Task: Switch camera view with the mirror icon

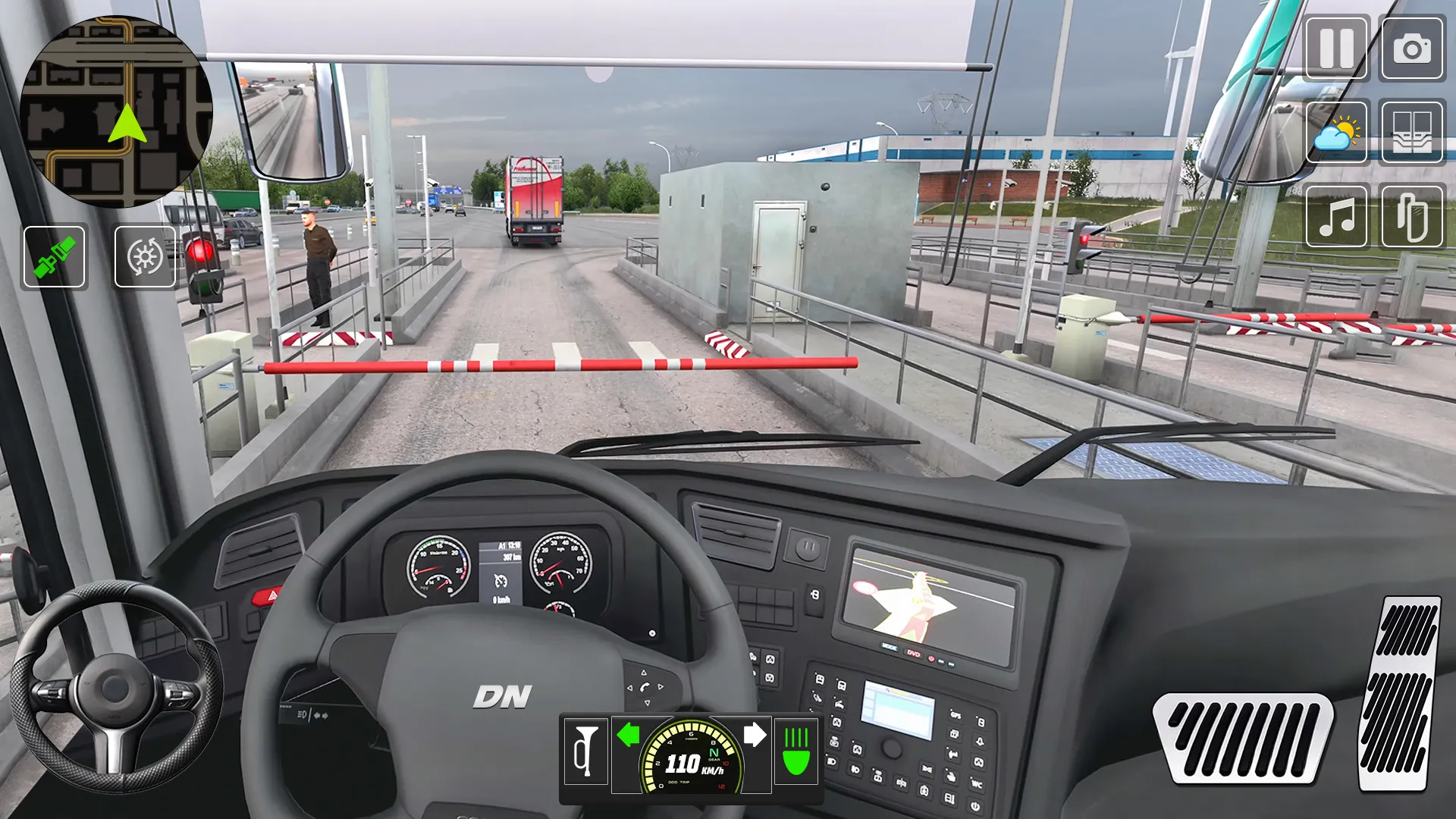Action: [x=1411, y=217]
